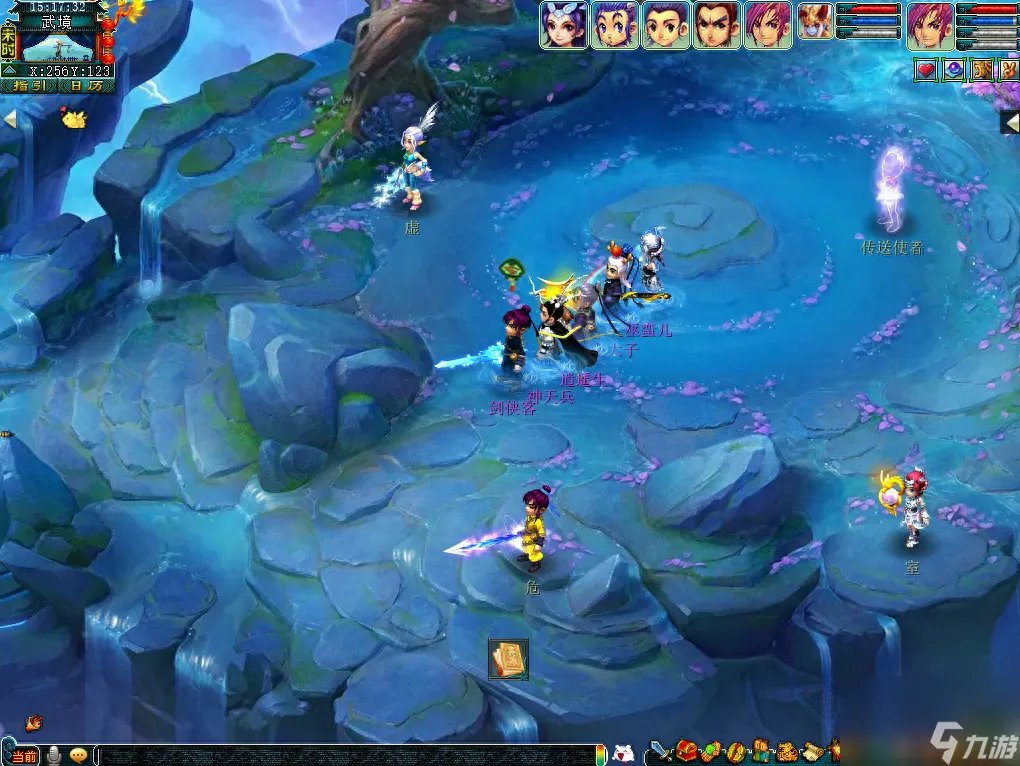Click the 当前 chat channel button
This screenshot has width=1020, height=766.
(25, 754)
